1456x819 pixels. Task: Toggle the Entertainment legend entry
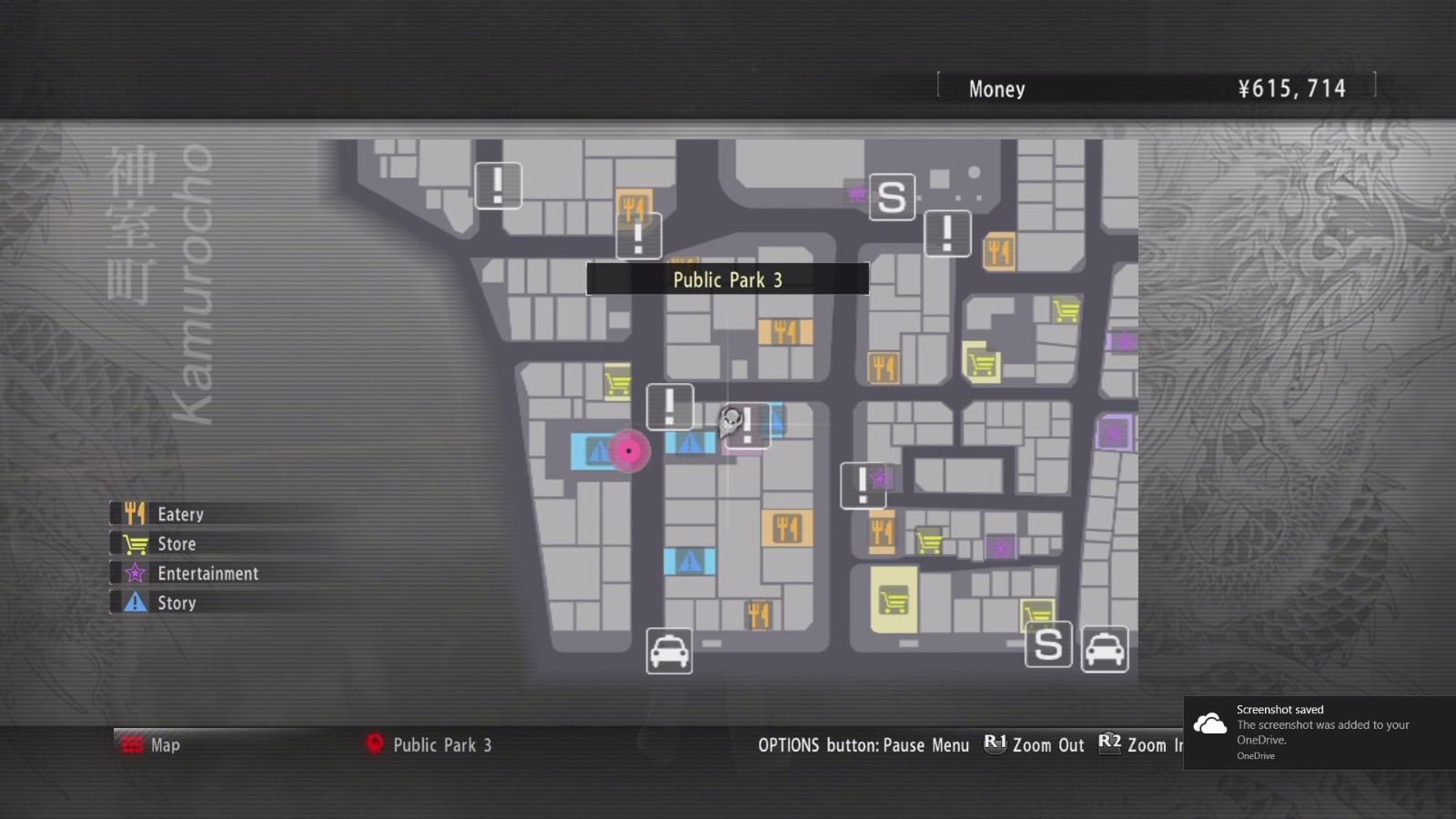208,573
